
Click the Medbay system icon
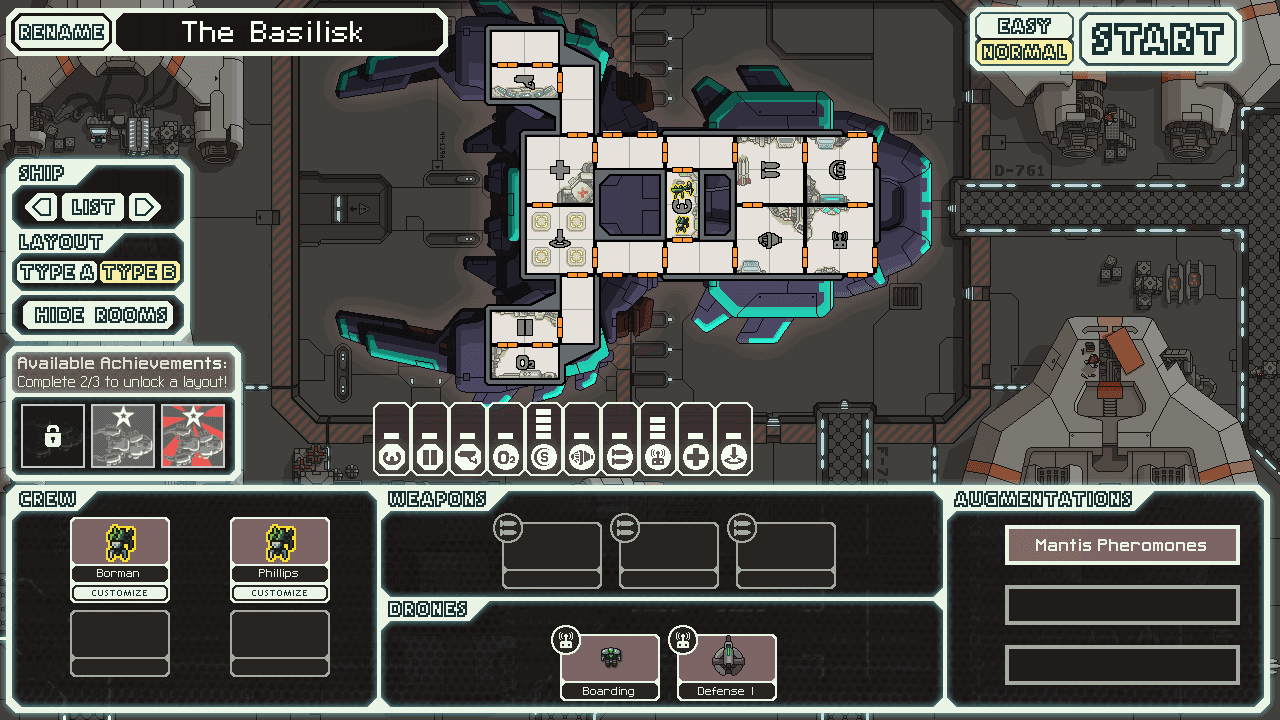(695, 457)
